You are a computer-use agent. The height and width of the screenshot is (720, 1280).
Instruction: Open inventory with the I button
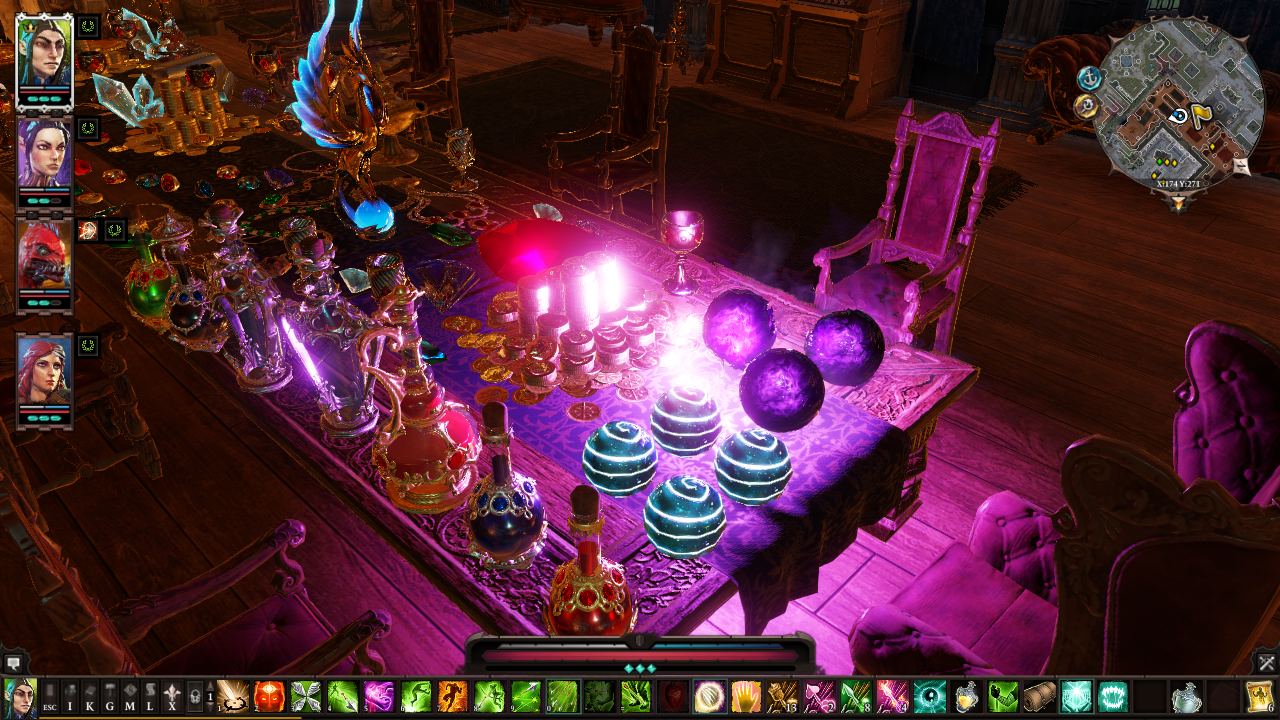point(70,696)
